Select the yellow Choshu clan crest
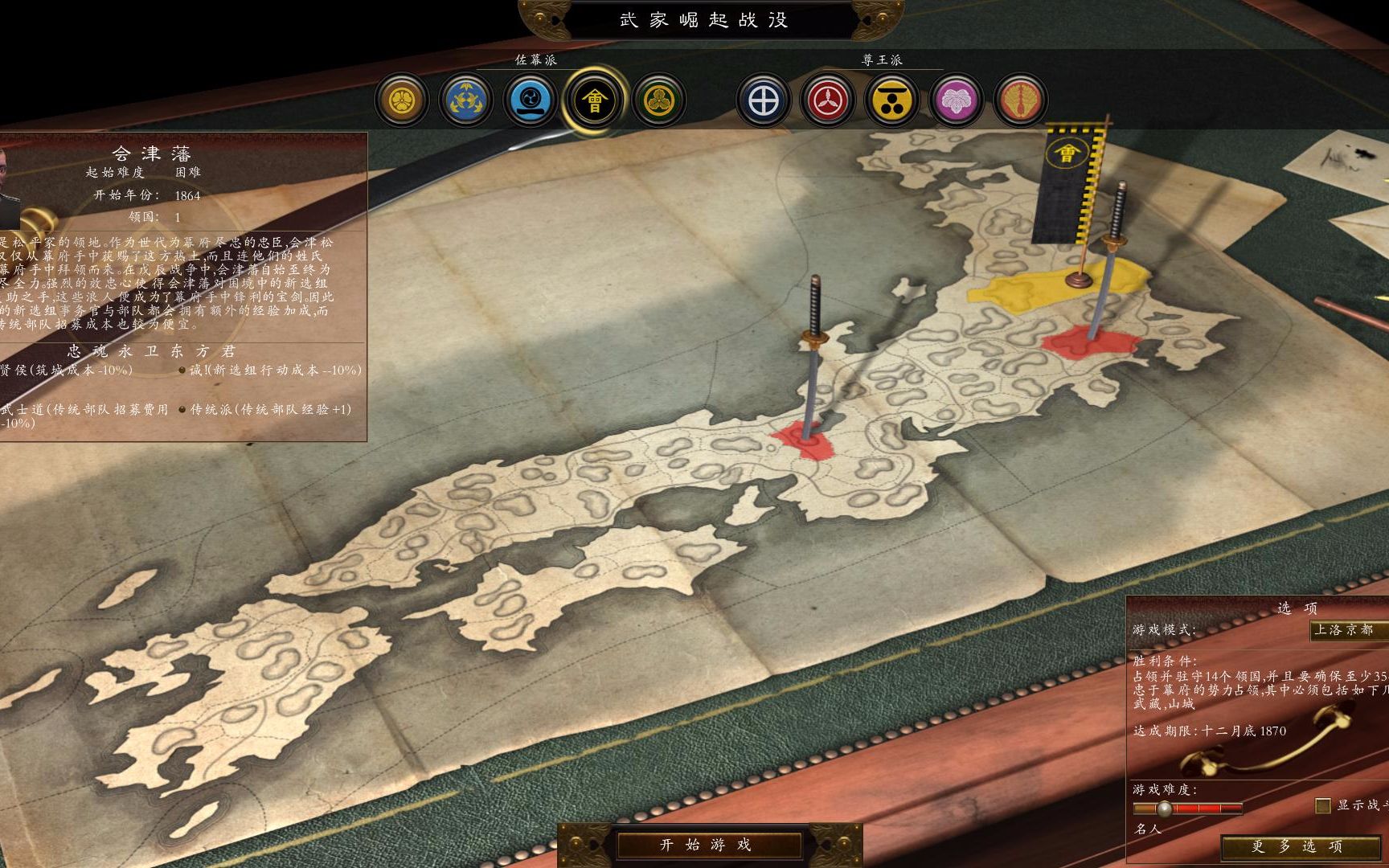This screenshot has width=1389, height=868. 892,100
